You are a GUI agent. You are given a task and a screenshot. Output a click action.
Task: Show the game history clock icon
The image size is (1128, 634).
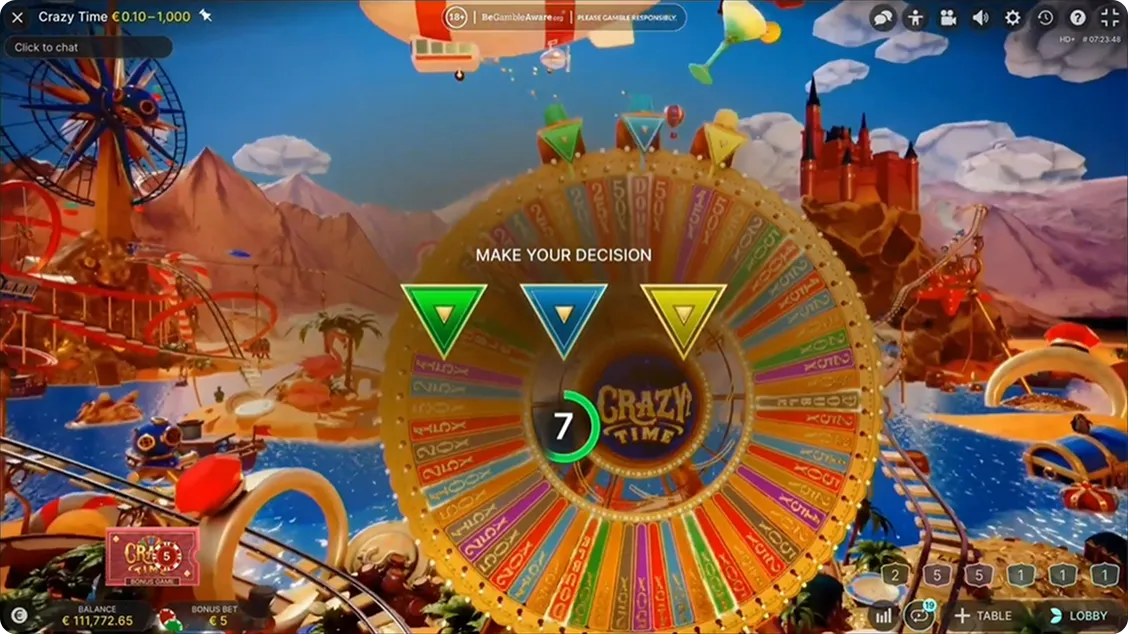click(x=1045, y=18)
